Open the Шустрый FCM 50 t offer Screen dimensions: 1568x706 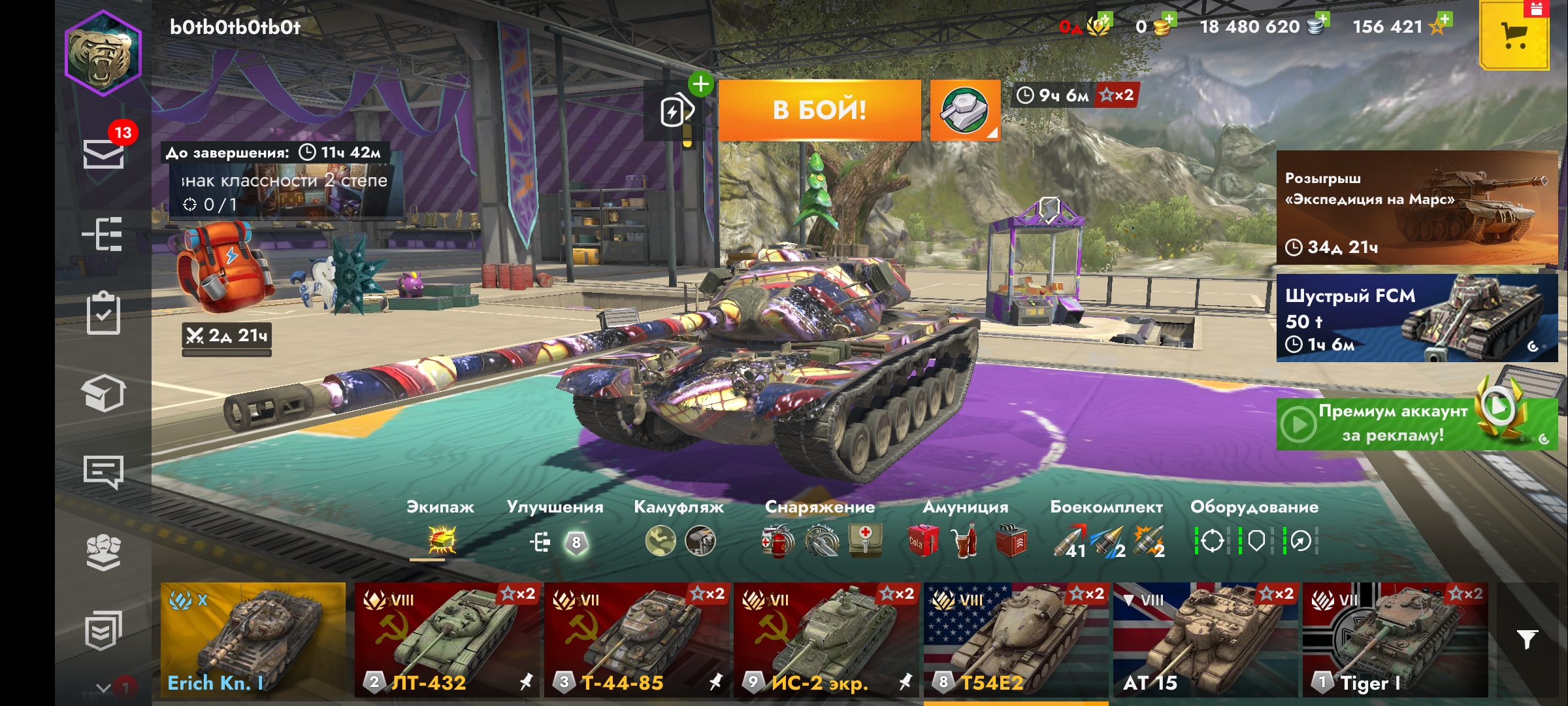tap(1416, 318)
